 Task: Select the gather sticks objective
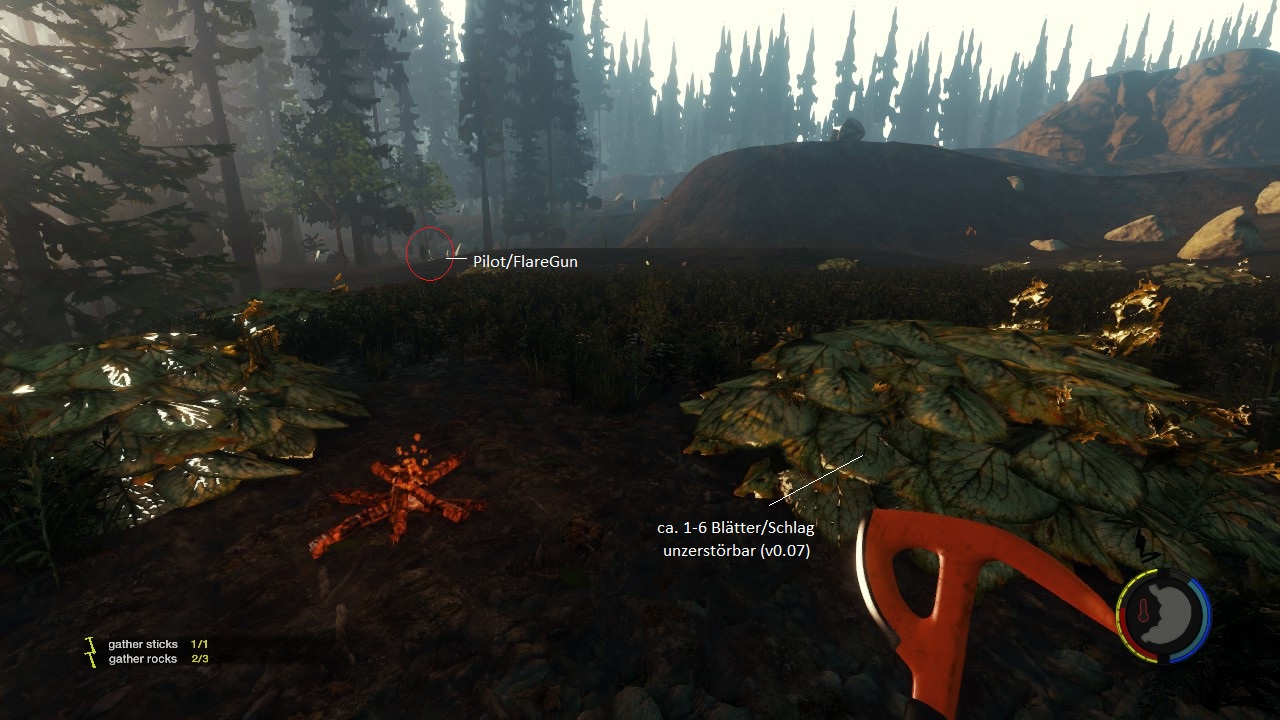click(x=143, y=645)
